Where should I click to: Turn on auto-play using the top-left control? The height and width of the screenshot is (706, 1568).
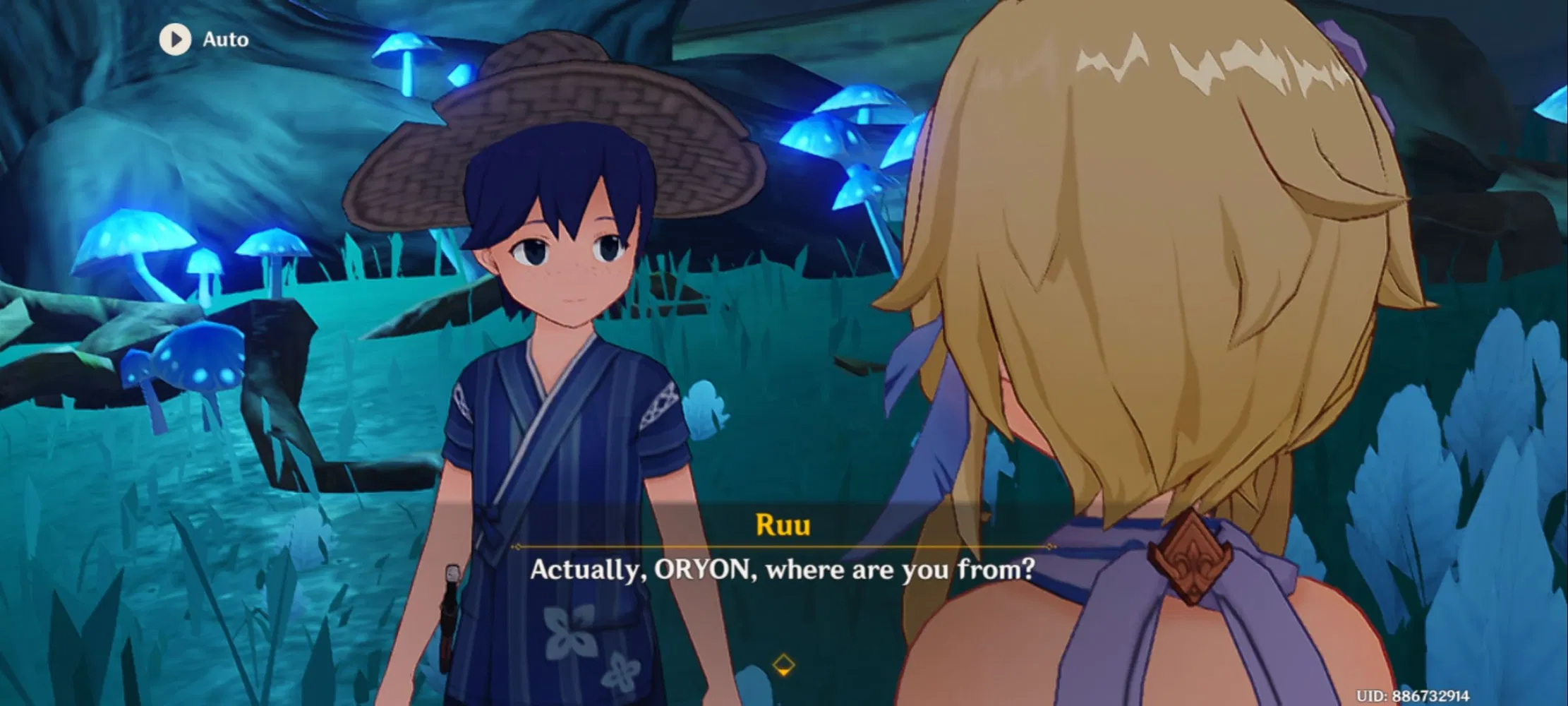point(198,39)
